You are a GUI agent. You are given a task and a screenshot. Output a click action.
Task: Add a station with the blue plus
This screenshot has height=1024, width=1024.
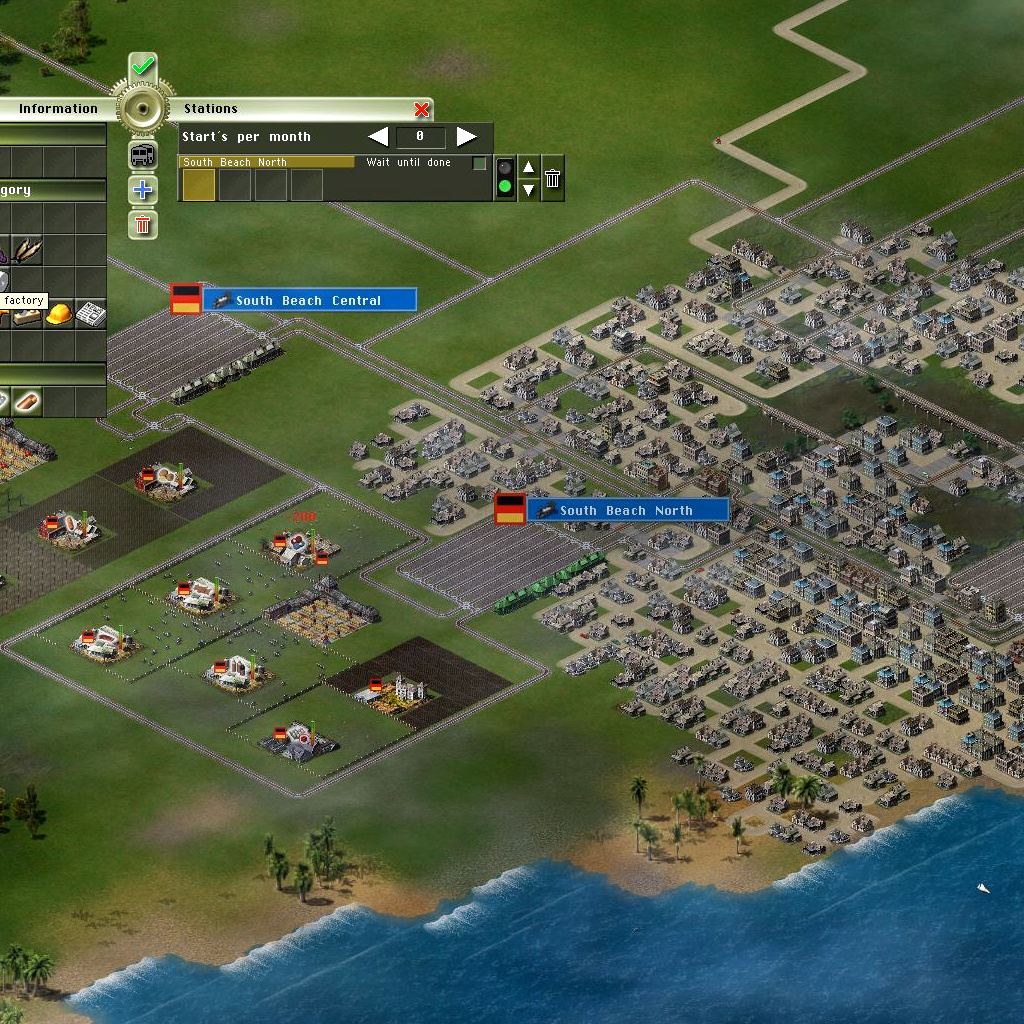(143, 190)
